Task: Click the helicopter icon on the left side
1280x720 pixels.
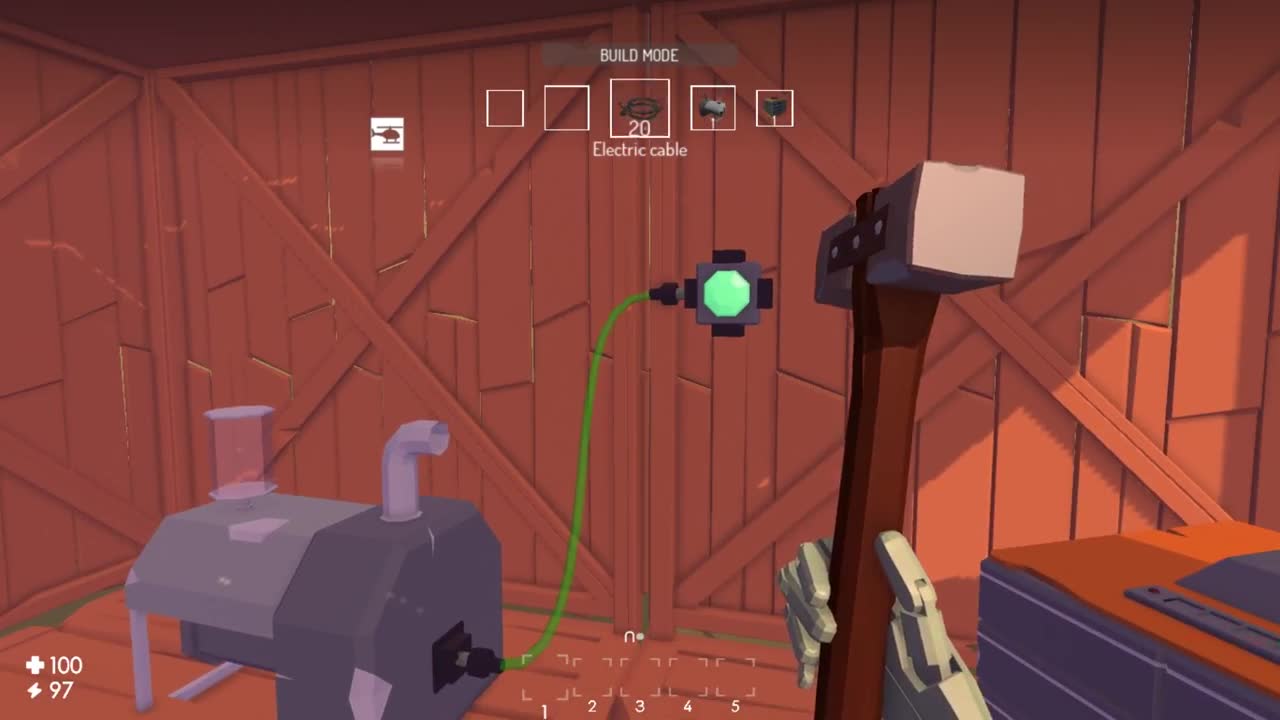Action: pos(388,135)
